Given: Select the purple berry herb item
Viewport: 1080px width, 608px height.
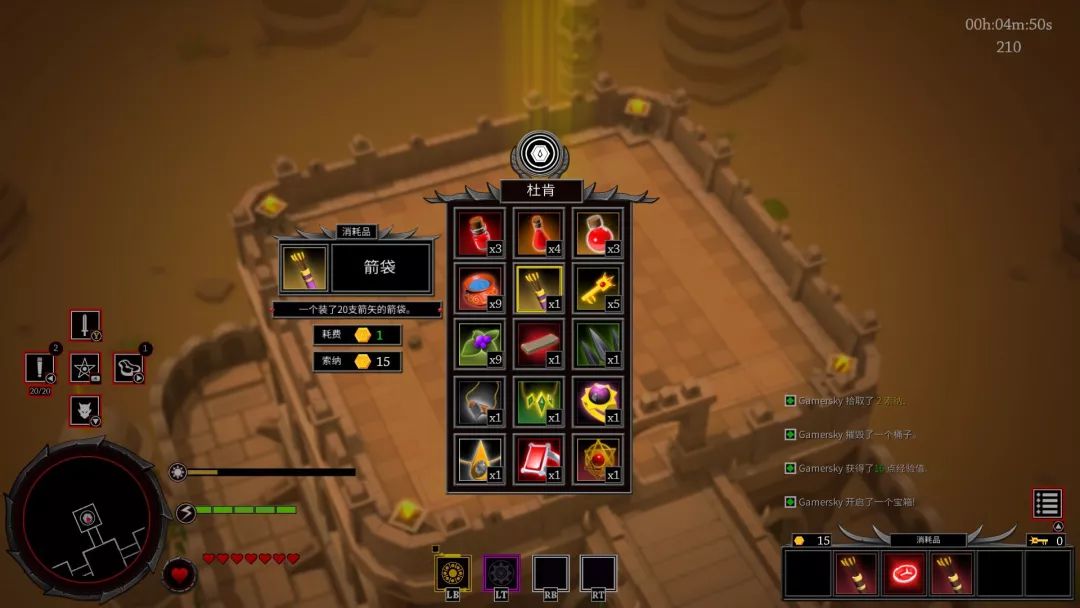Looking at the screenshot, I should click(x=480, y=345).
